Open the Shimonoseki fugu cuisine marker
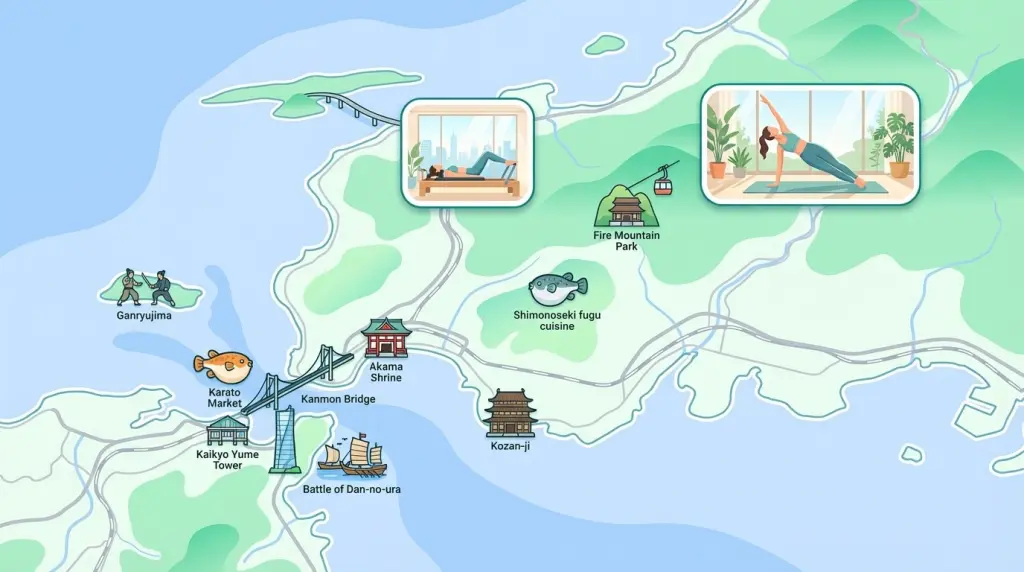 [x=557, y=291]
